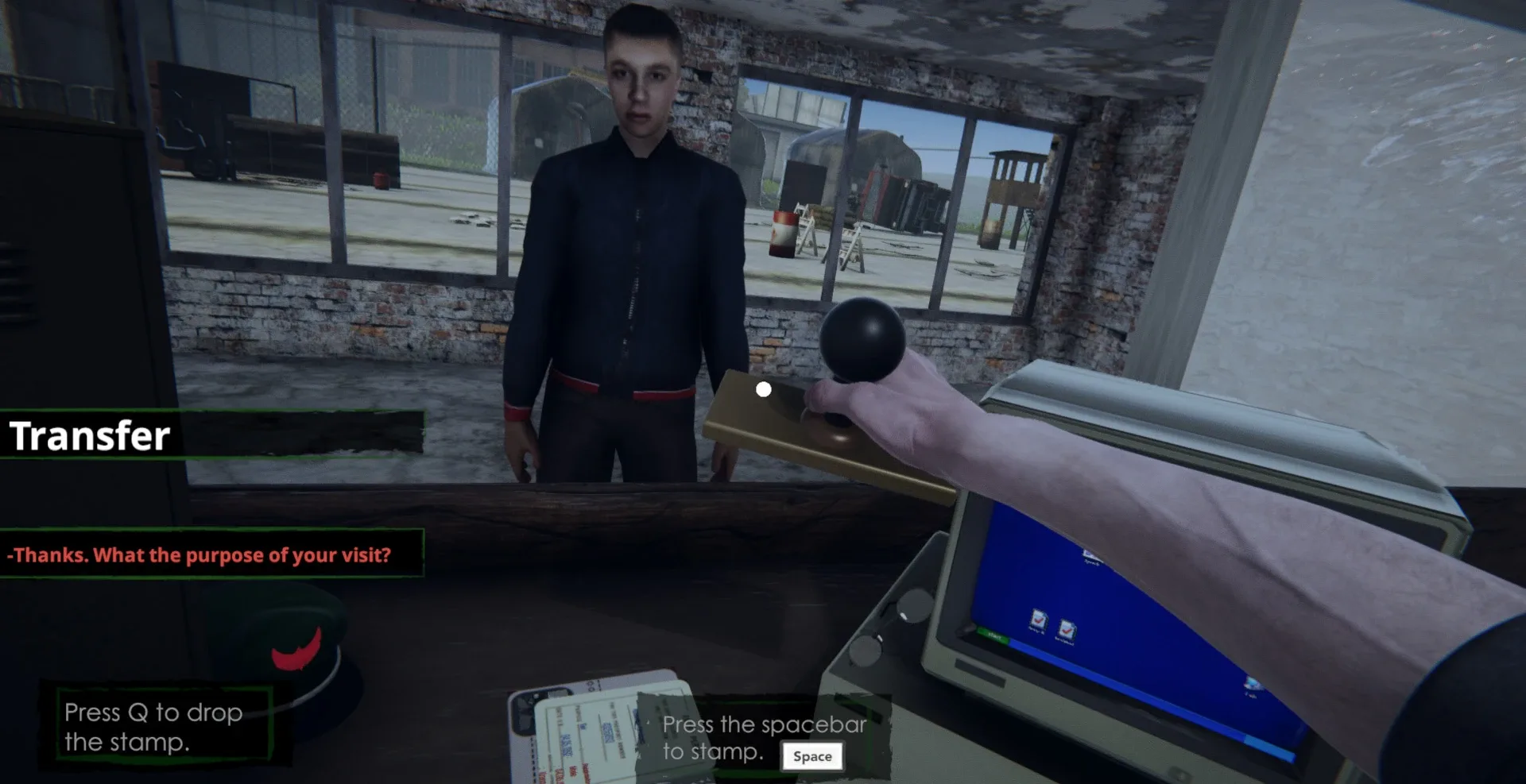Click the white crosshair dot
Viewport: 1526px width, 784px height.
click(764, 388)
